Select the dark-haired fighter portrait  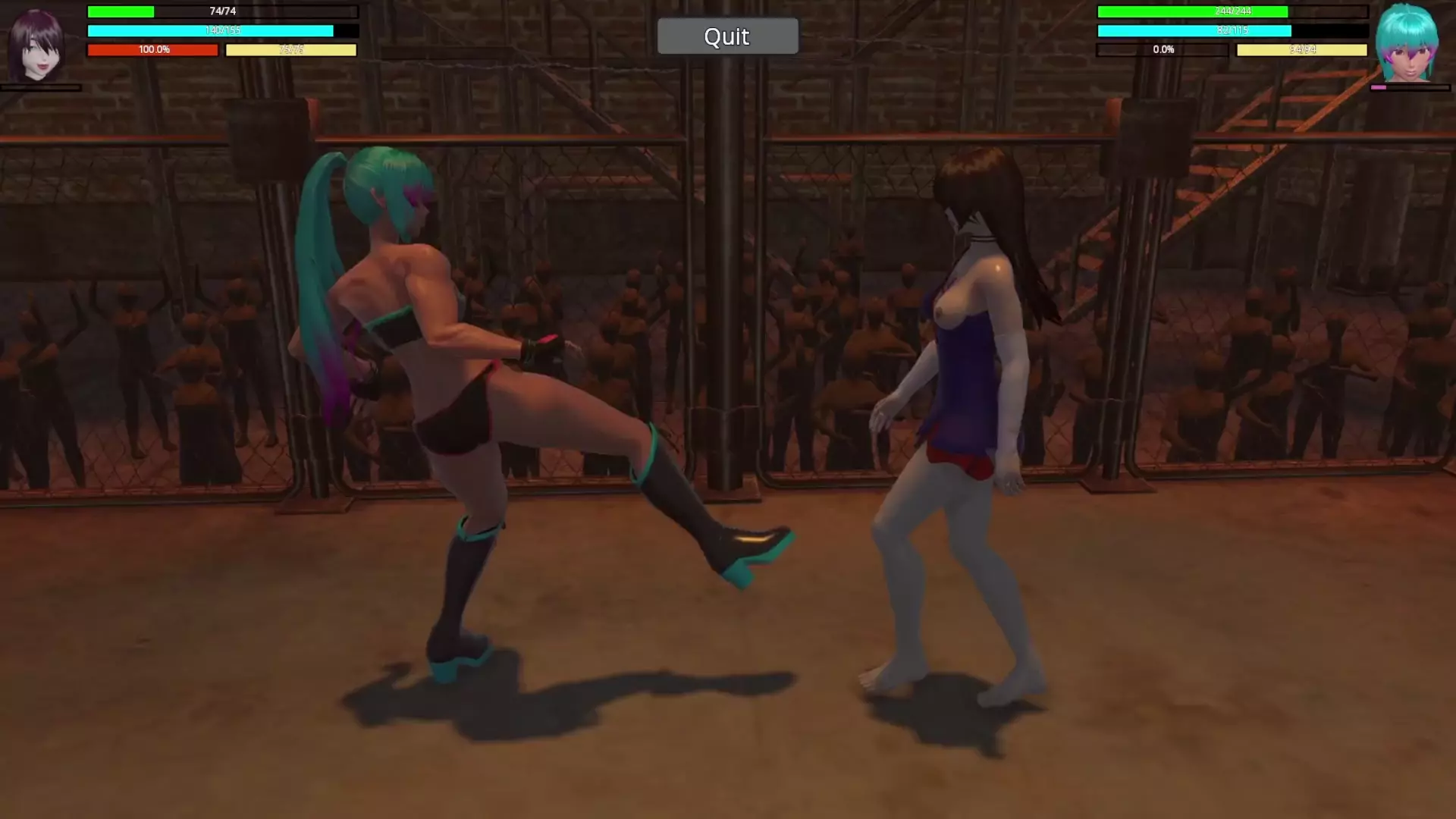pyautogui.click(x=36, y=45)
